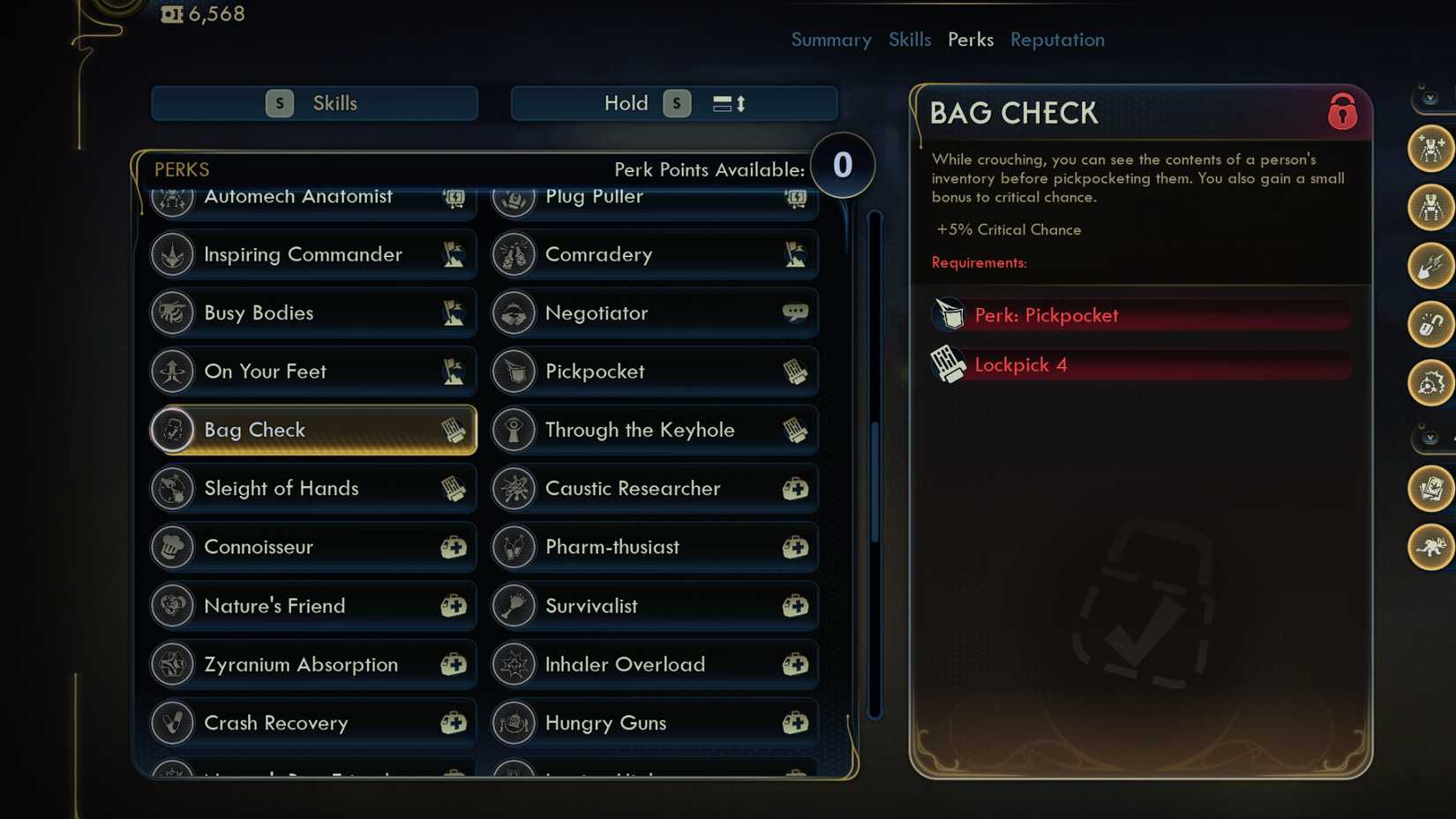The width and height of the screenshot is (1456, 819).
Task: Go to the Summary tab
Action: (x=830, y=40)
